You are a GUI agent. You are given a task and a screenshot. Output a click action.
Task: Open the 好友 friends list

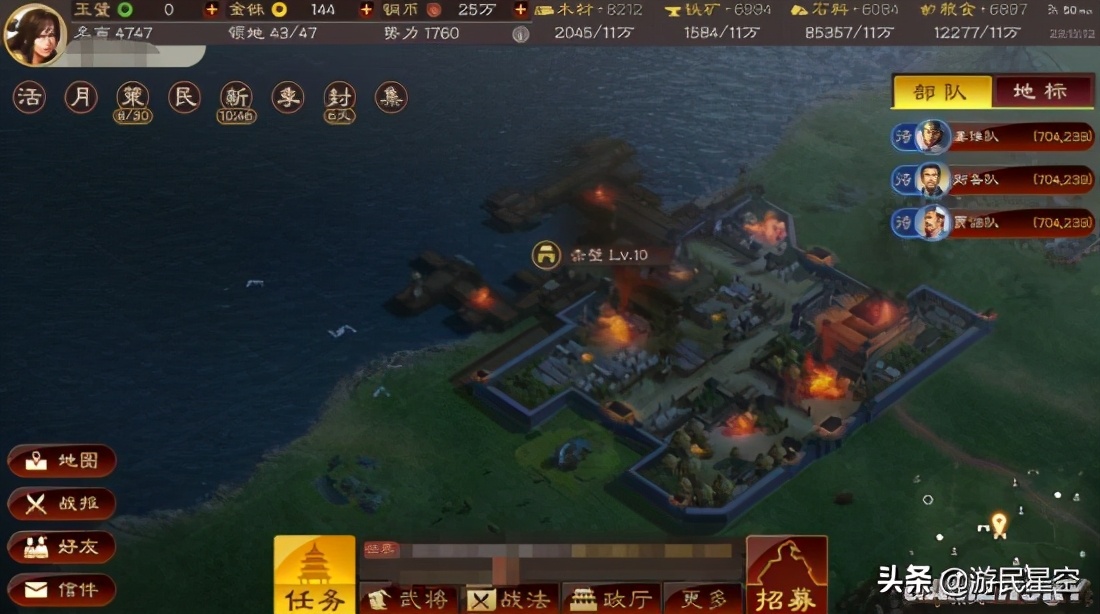(62, 547)
